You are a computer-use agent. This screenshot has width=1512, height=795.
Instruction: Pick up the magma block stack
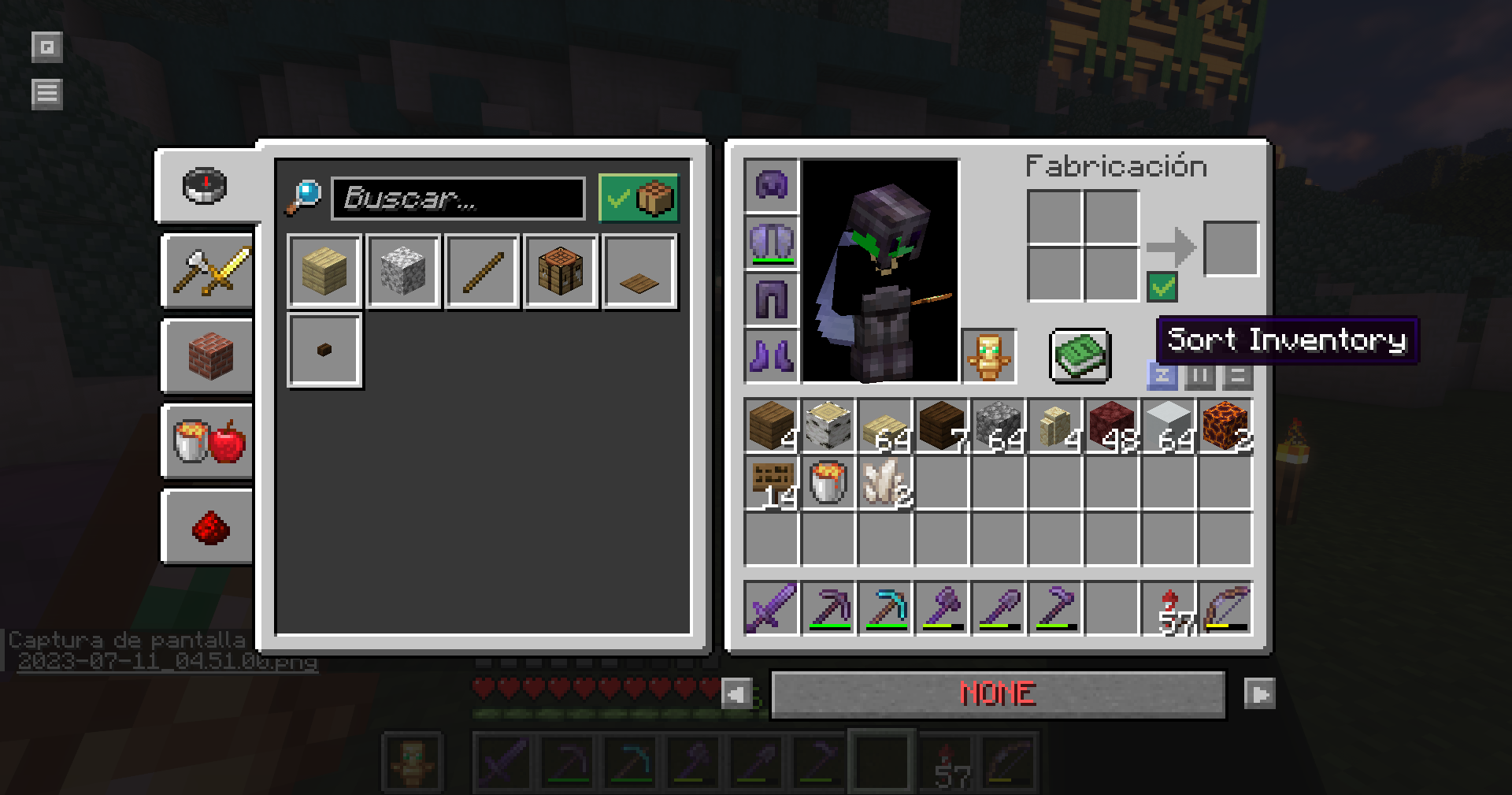(1225, 426)
